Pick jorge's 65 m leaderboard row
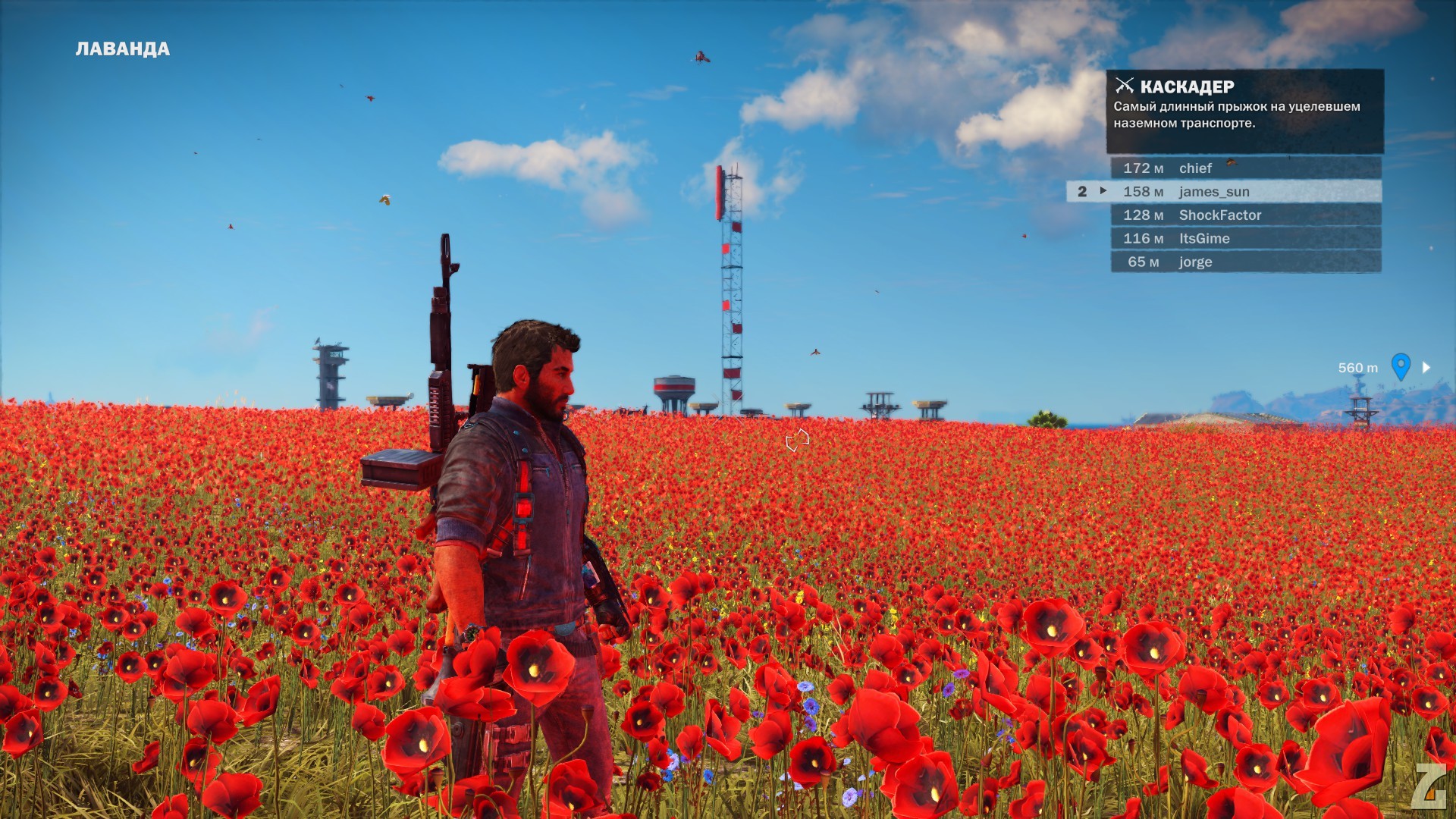The width and height of the screenshot is (1456, 819). [1245, 262]
